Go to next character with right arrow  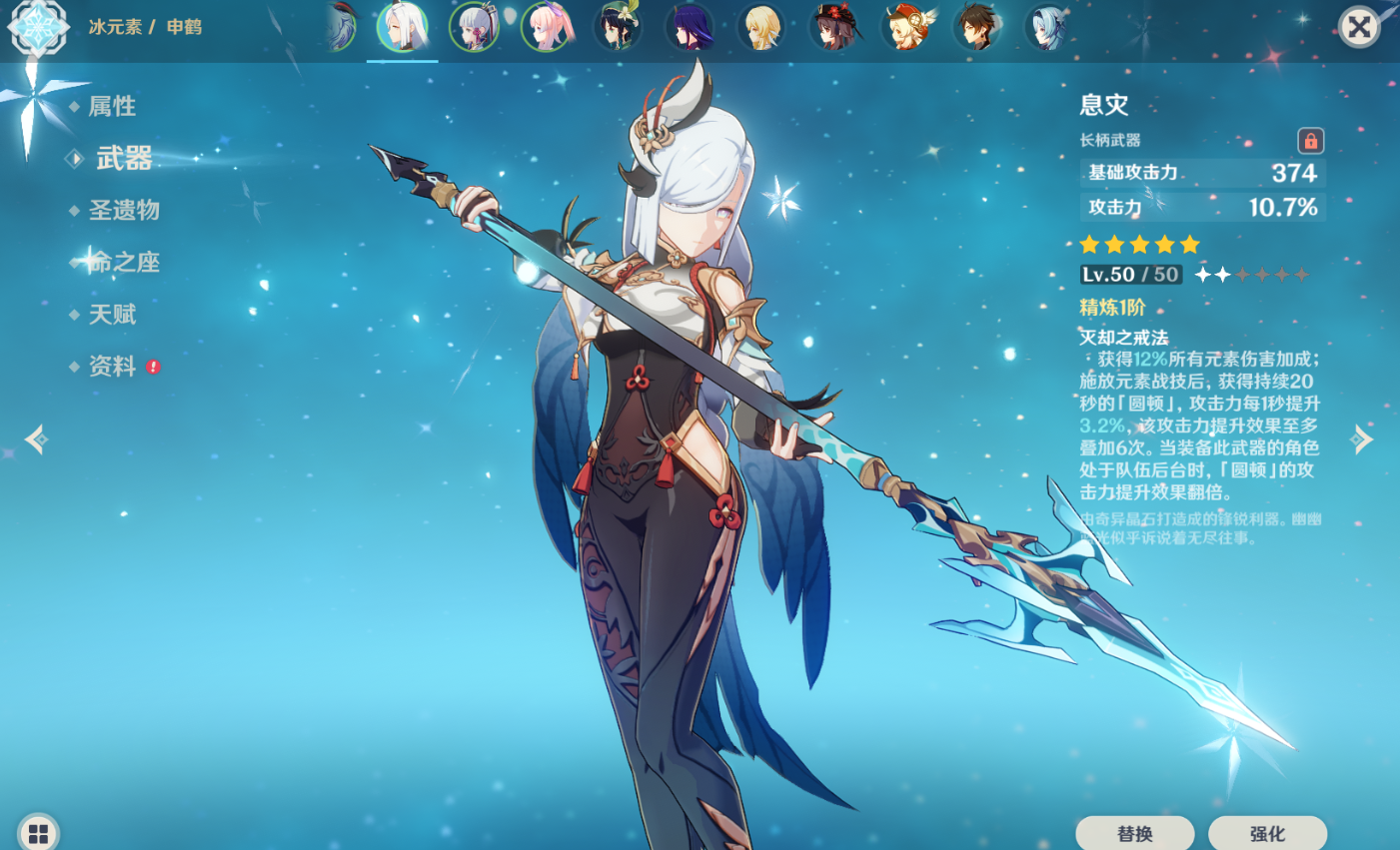[x=1362, y=439]
